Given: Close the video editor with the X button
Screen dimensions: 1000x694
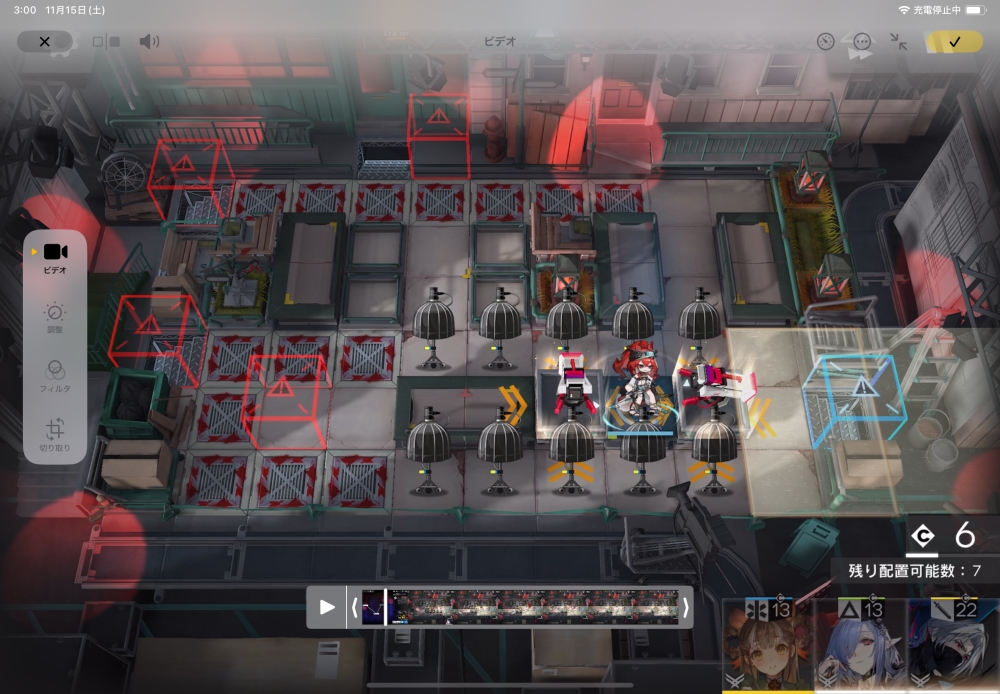Looking at the screenshot, I should pyautogui.click(x=44, y=41).
